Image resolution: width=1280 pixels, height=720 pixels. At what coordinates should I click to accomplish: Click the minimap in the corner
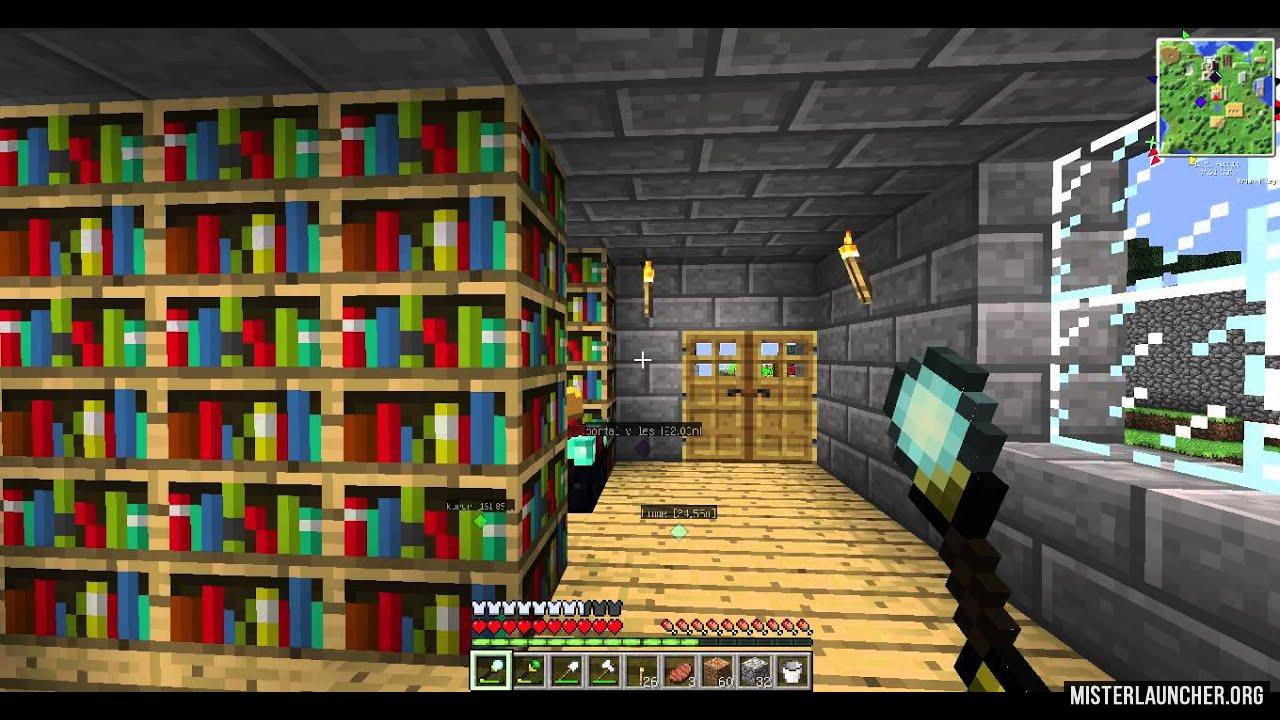click(1215, 97)
